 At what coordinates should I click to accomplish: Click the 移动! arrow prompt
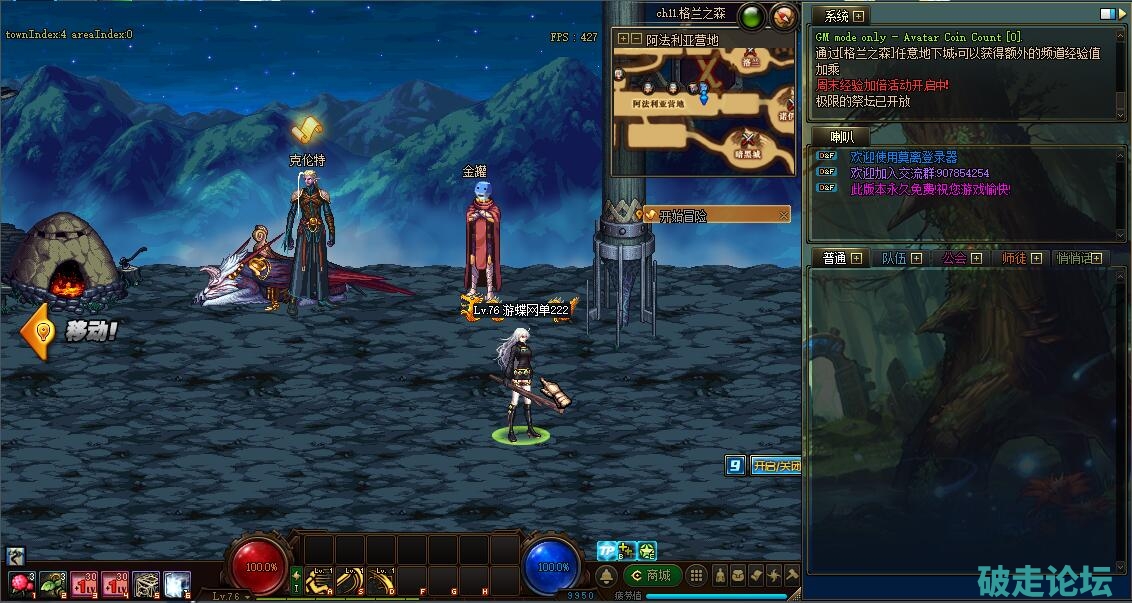(70, 331)
